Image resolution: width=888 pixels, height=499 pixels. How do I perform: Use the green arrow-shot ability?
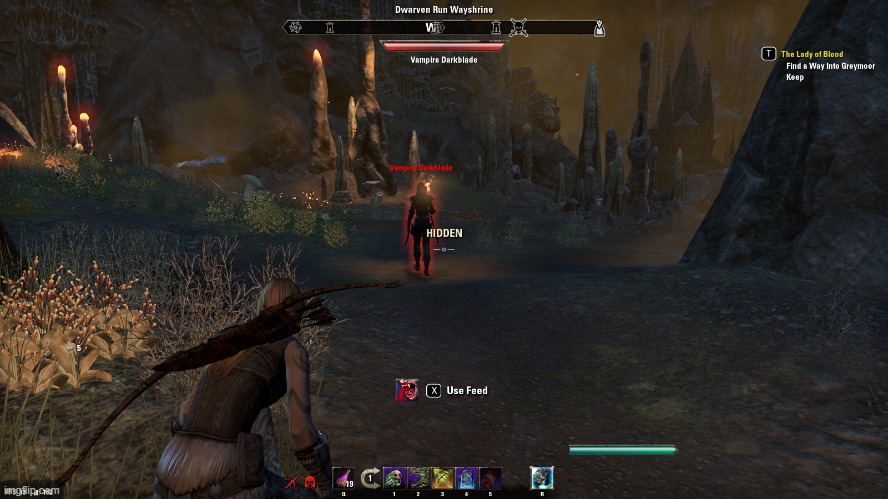pyautogui.click(x=418, y=478)
